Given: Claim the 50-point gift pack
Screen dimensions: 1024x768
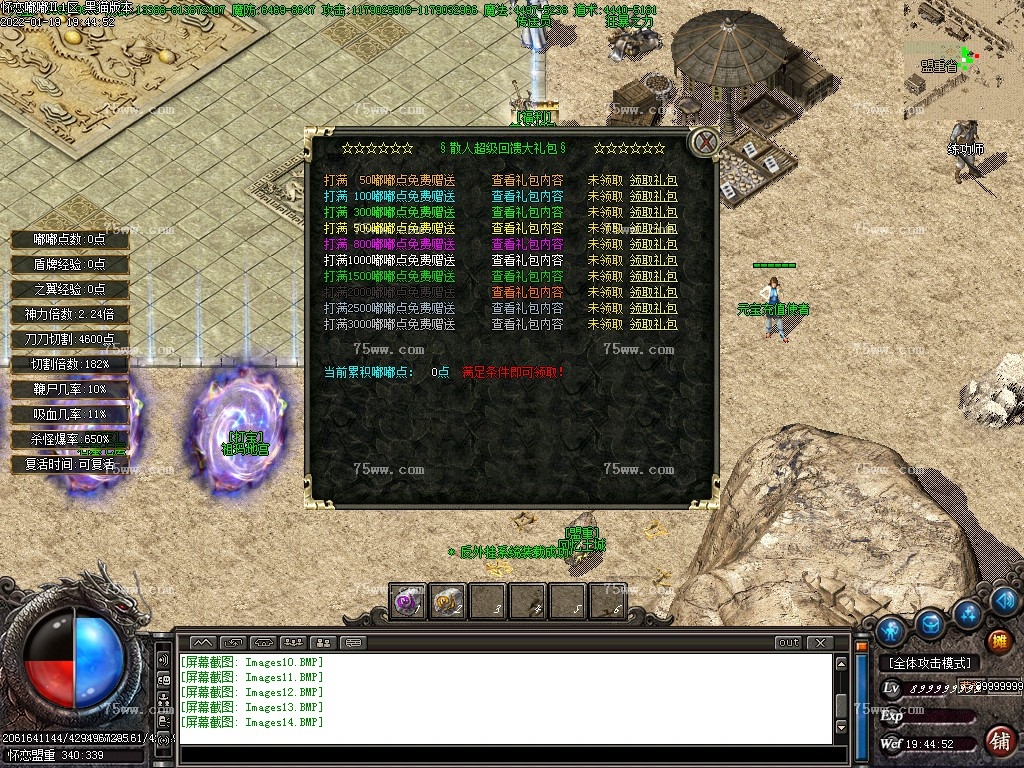Looking at the screenshot, I should (x=653, y=181).
